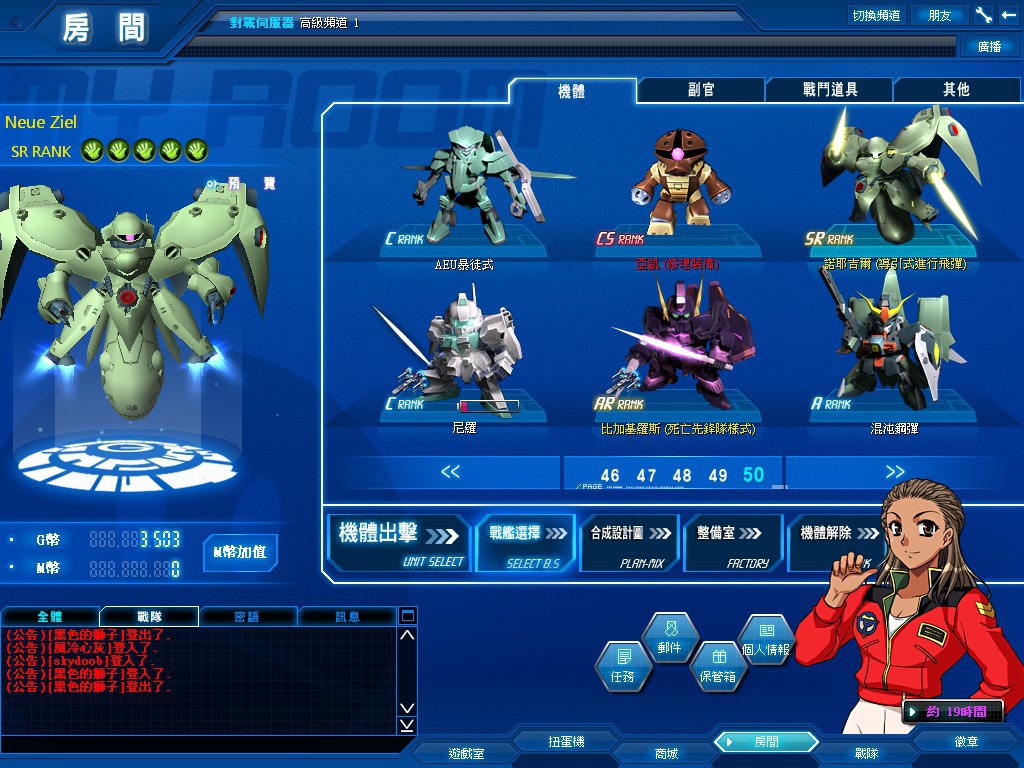Click the 切換頻道 switch channel button
1024x768 pixels.
pos(875,15)
